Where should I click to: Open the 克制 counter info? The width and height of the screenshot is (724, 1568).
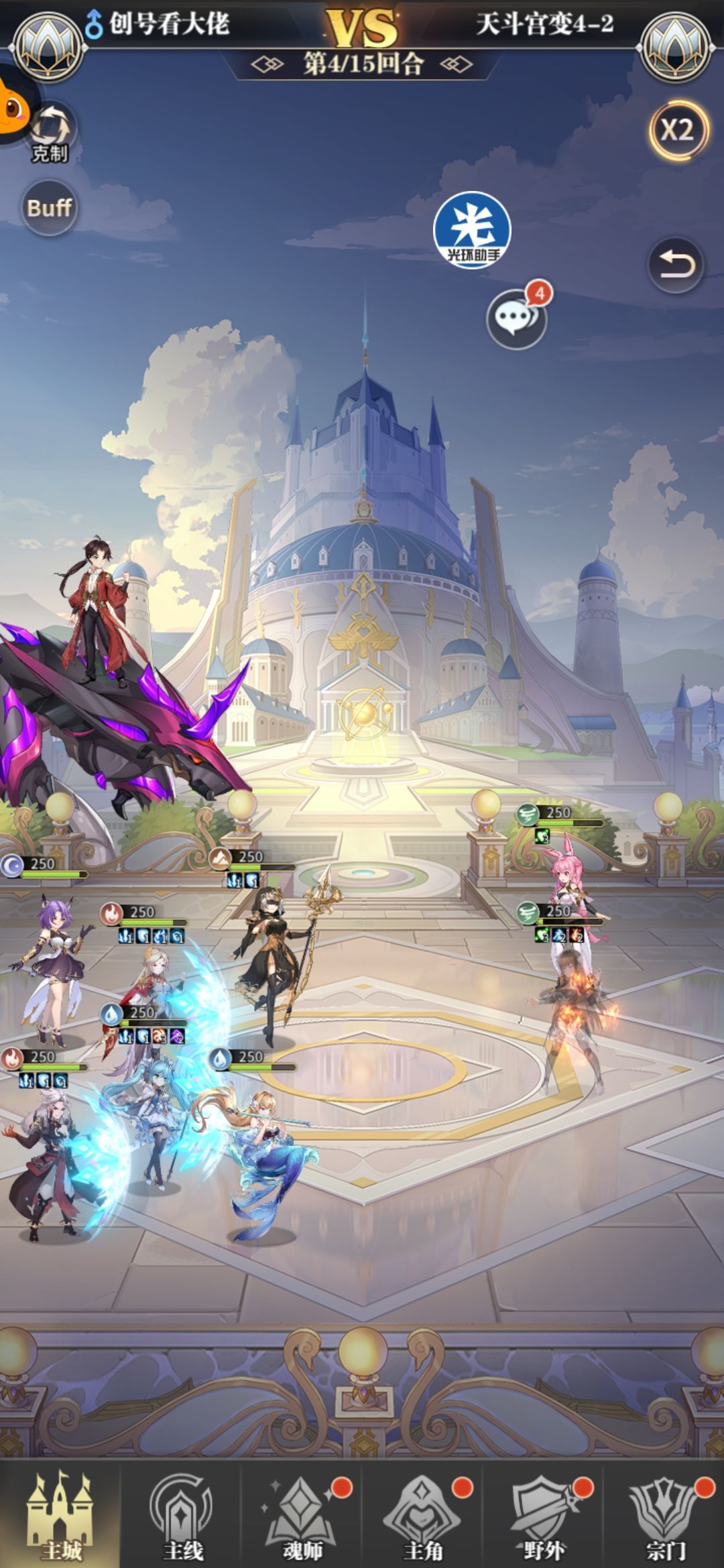[x=50, y=132]
